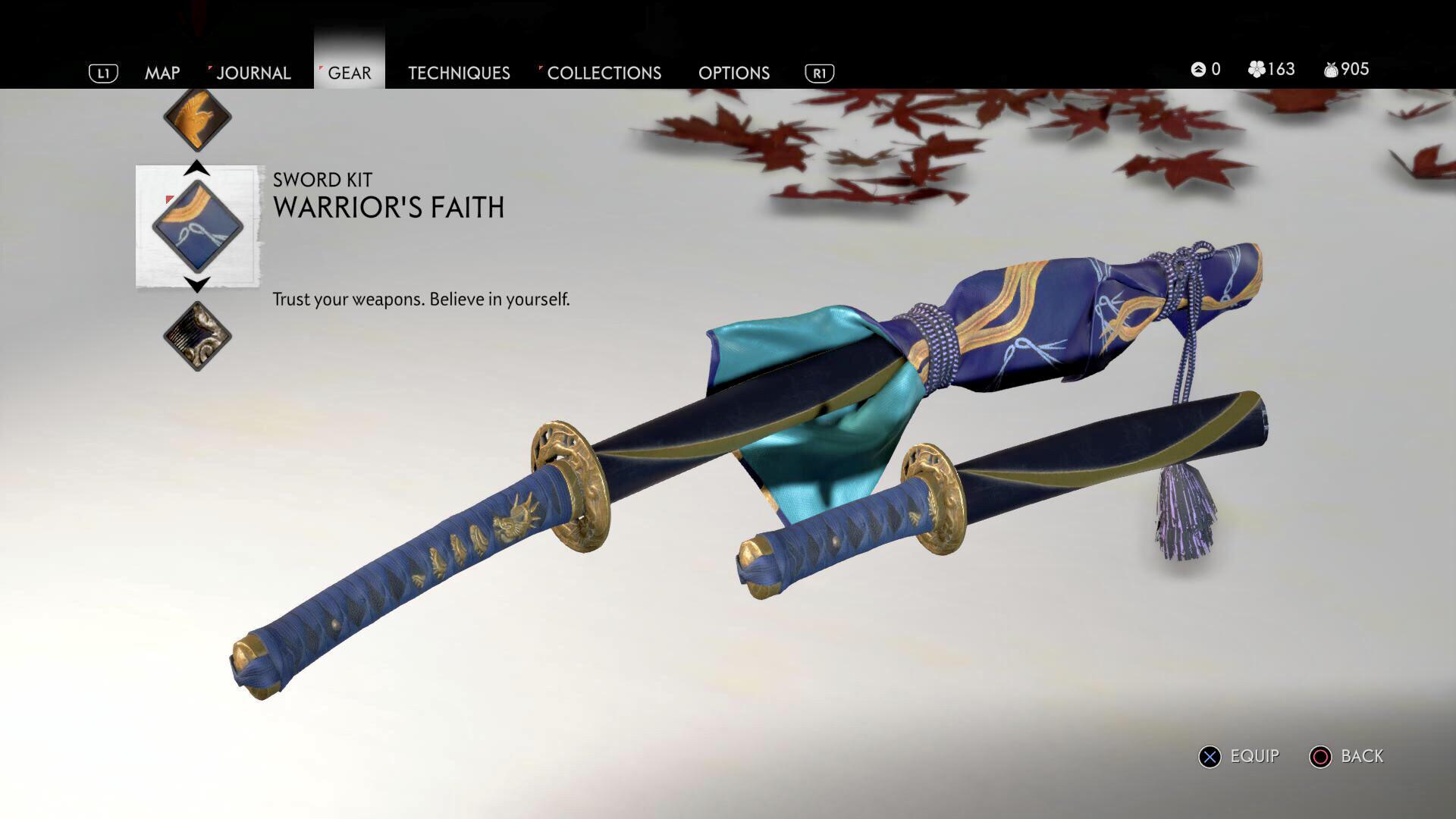The width and height of the screenshot is (1456, 819).
Task: Open the COLLECTIONS menu
Action: [604, 73]
